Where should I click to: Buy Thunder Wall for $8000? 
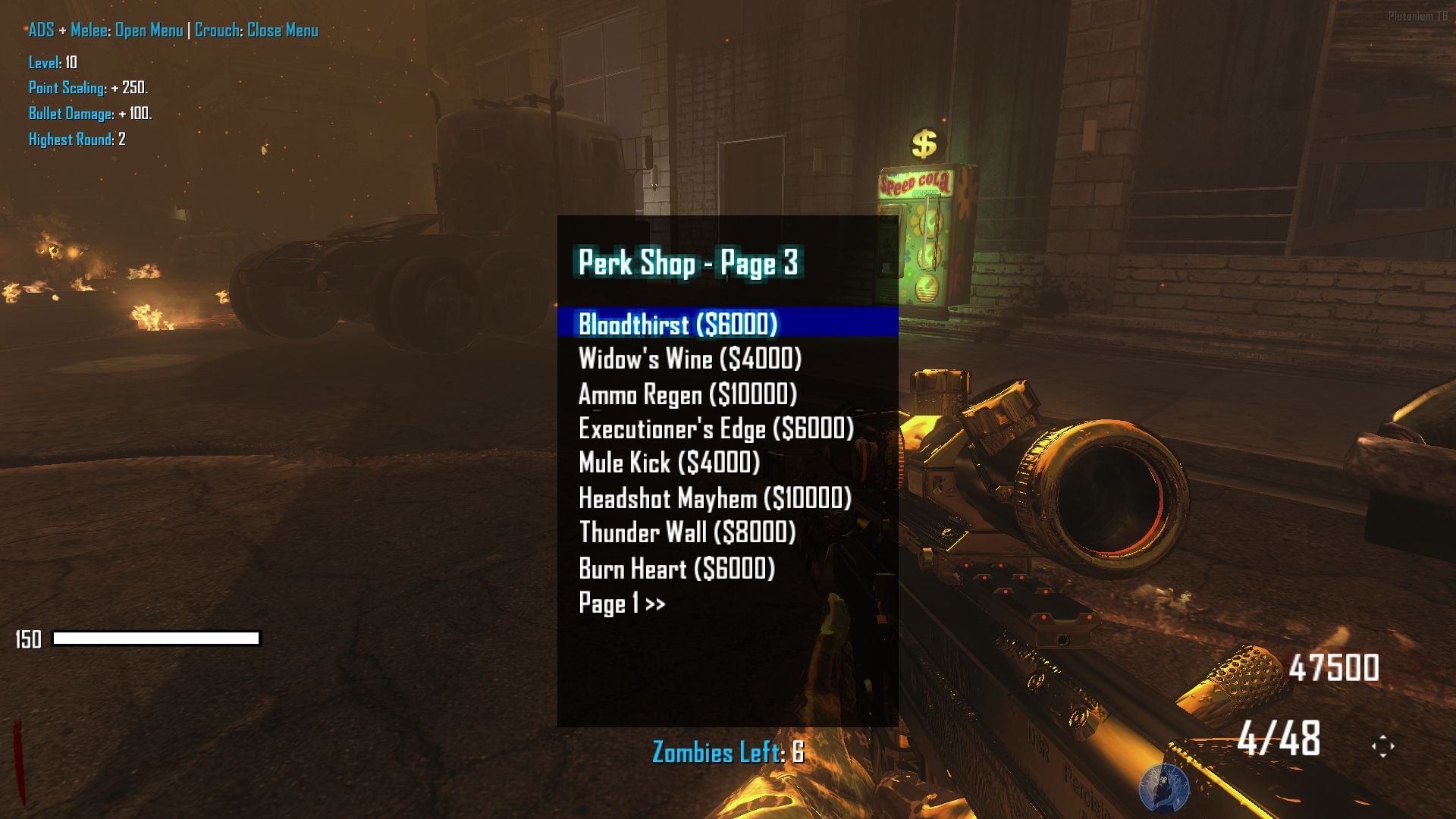687,532
